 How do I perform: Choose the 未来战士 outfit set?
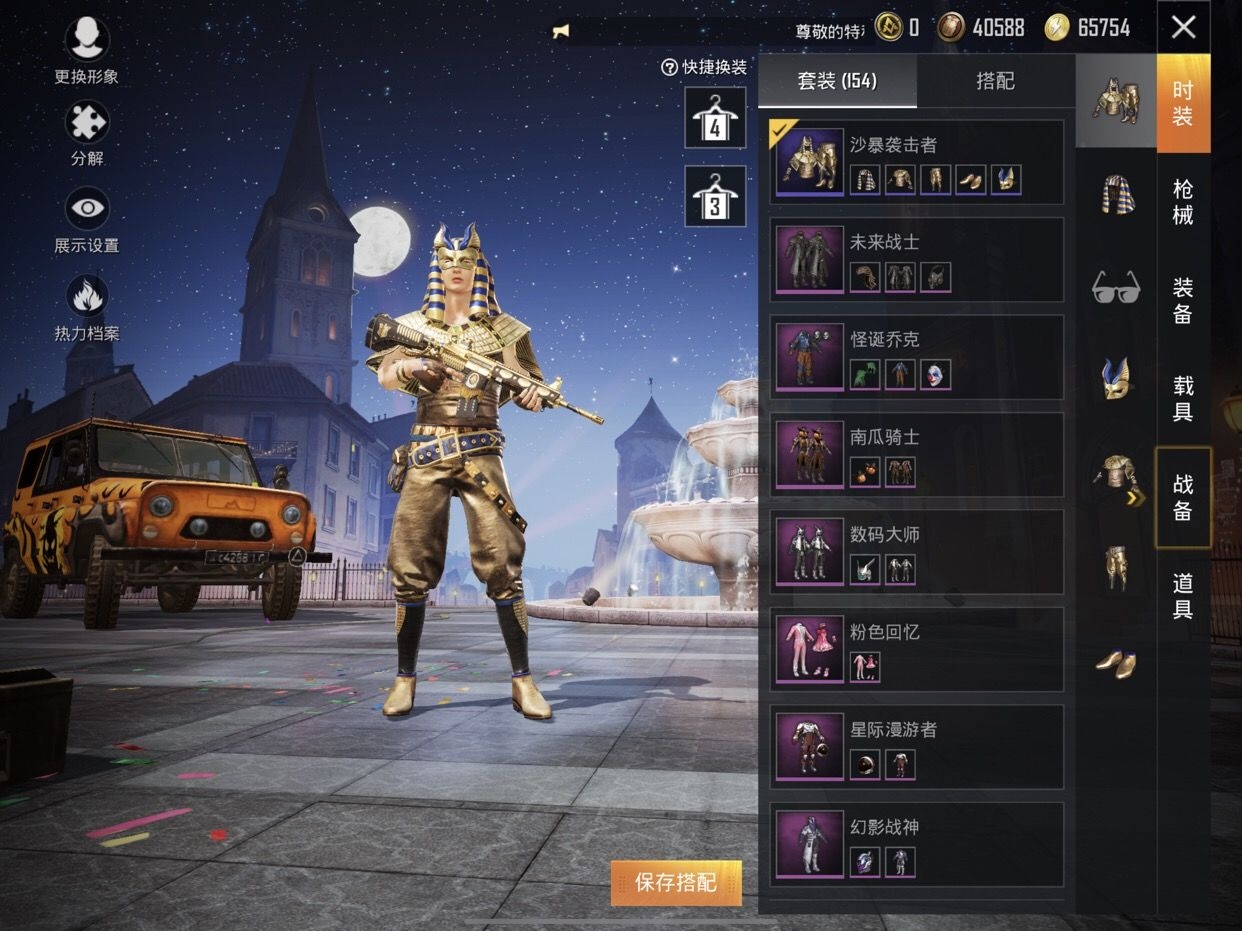pos(916,260)
